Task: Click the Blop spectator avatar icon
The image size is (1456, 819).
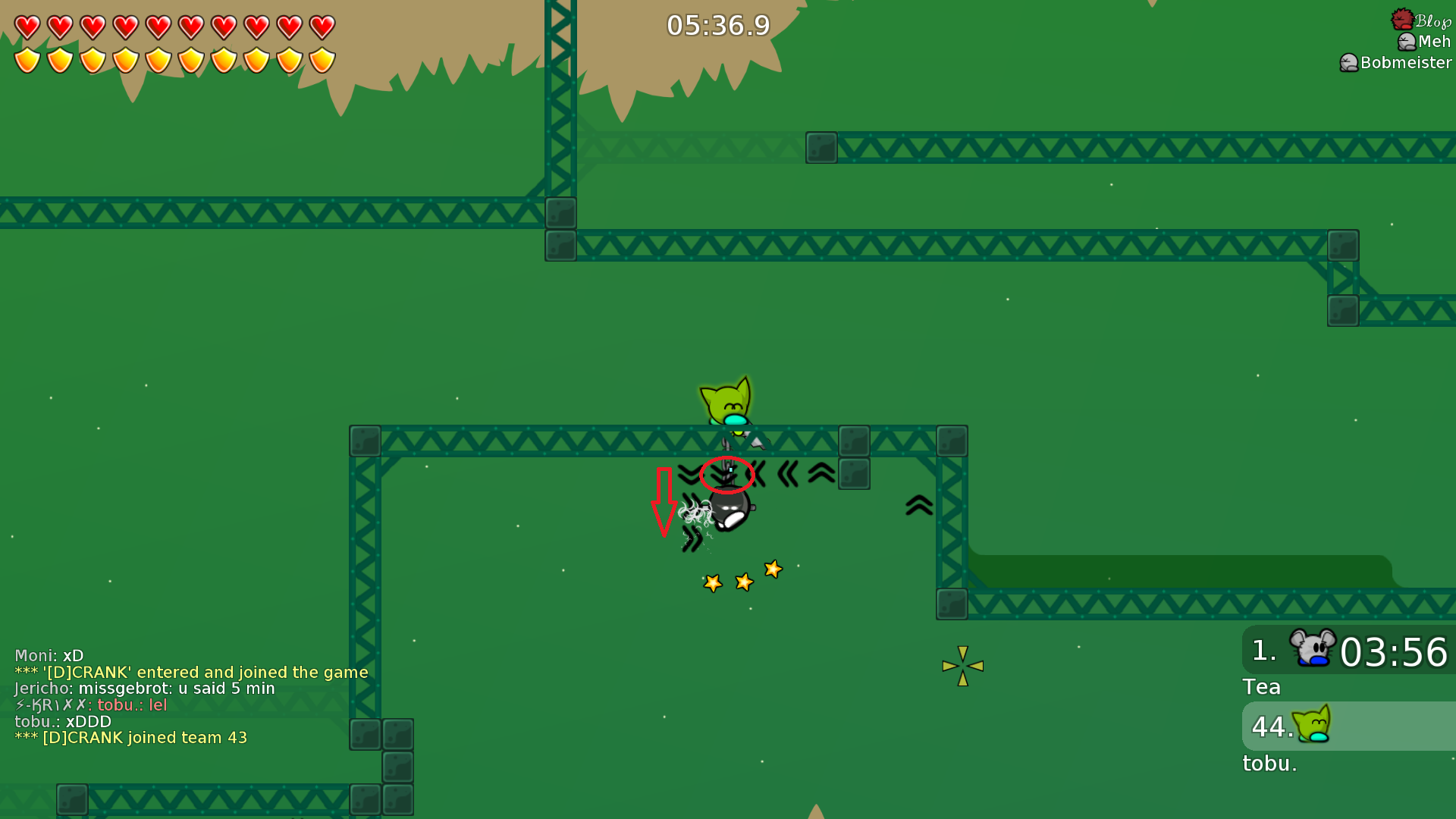Action: coord(1404,17)
